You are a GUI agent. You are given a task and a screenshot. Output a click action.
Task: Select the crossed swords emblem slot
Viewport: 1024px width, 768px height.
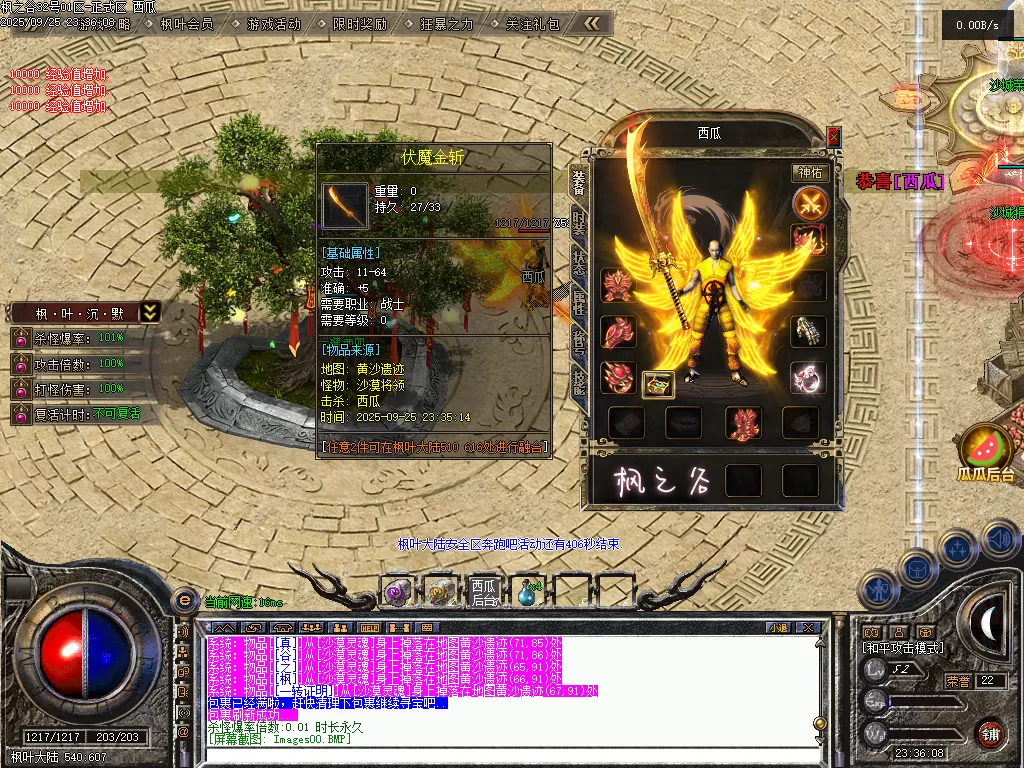[x=810, y=204]
